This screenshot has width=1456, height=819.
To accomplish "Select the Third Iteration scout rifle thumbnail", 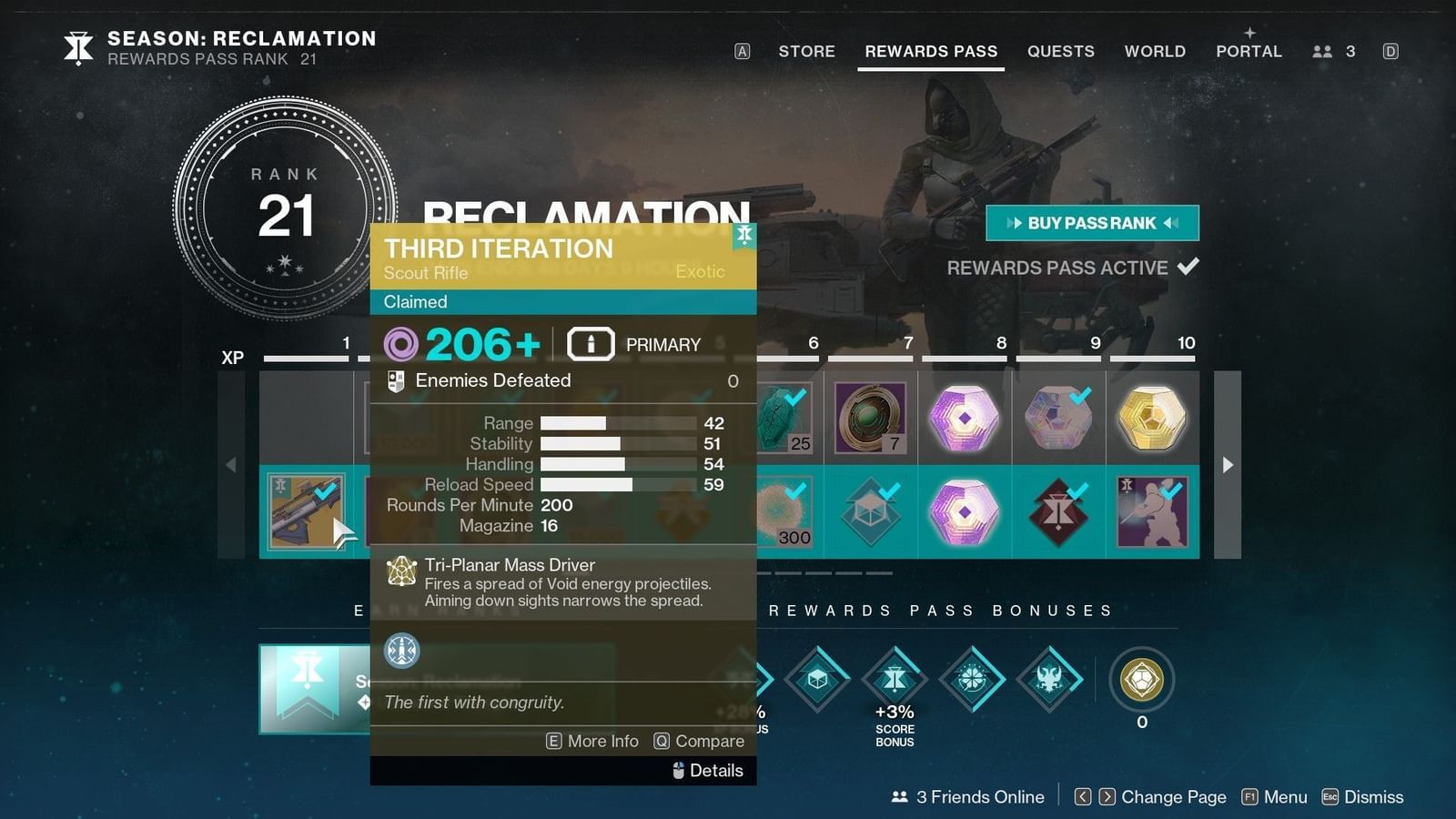I will click(x=308, y=511).
